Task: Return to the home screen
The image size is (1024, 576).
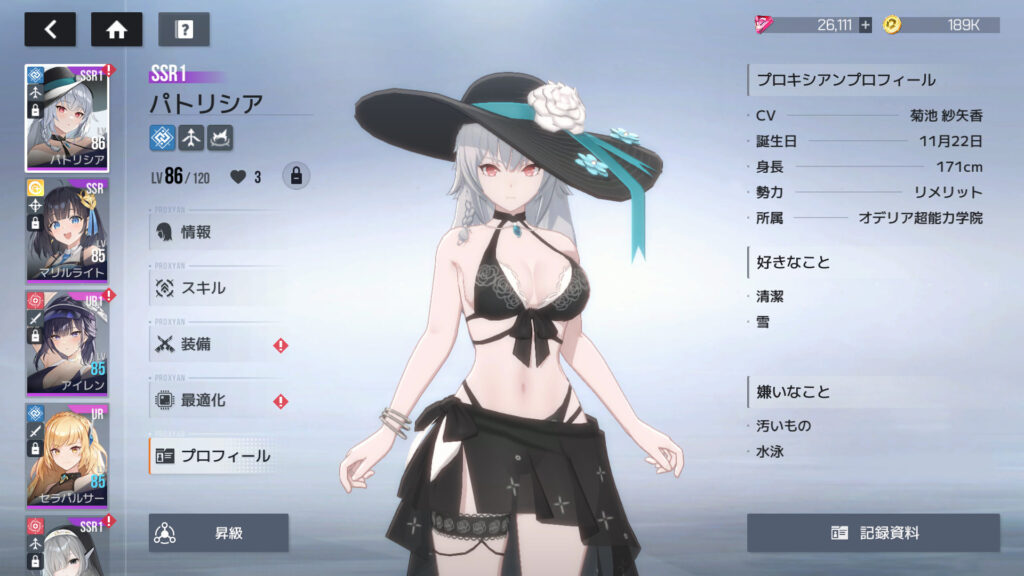Action: [116, 29]
